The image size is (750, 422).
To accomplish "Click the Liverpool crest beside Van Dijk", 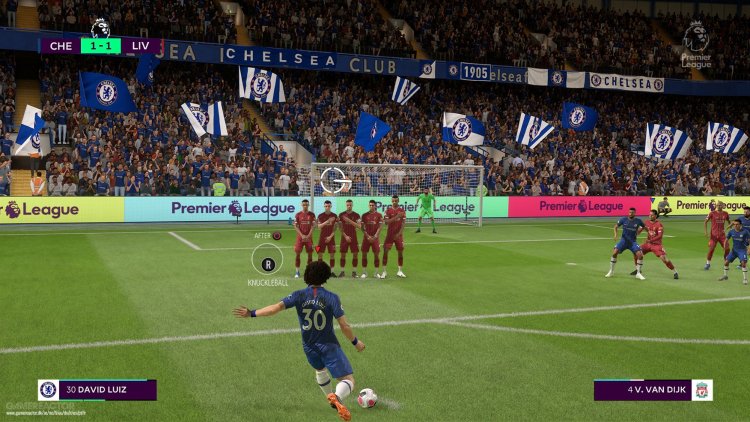I will click(702, 390).
